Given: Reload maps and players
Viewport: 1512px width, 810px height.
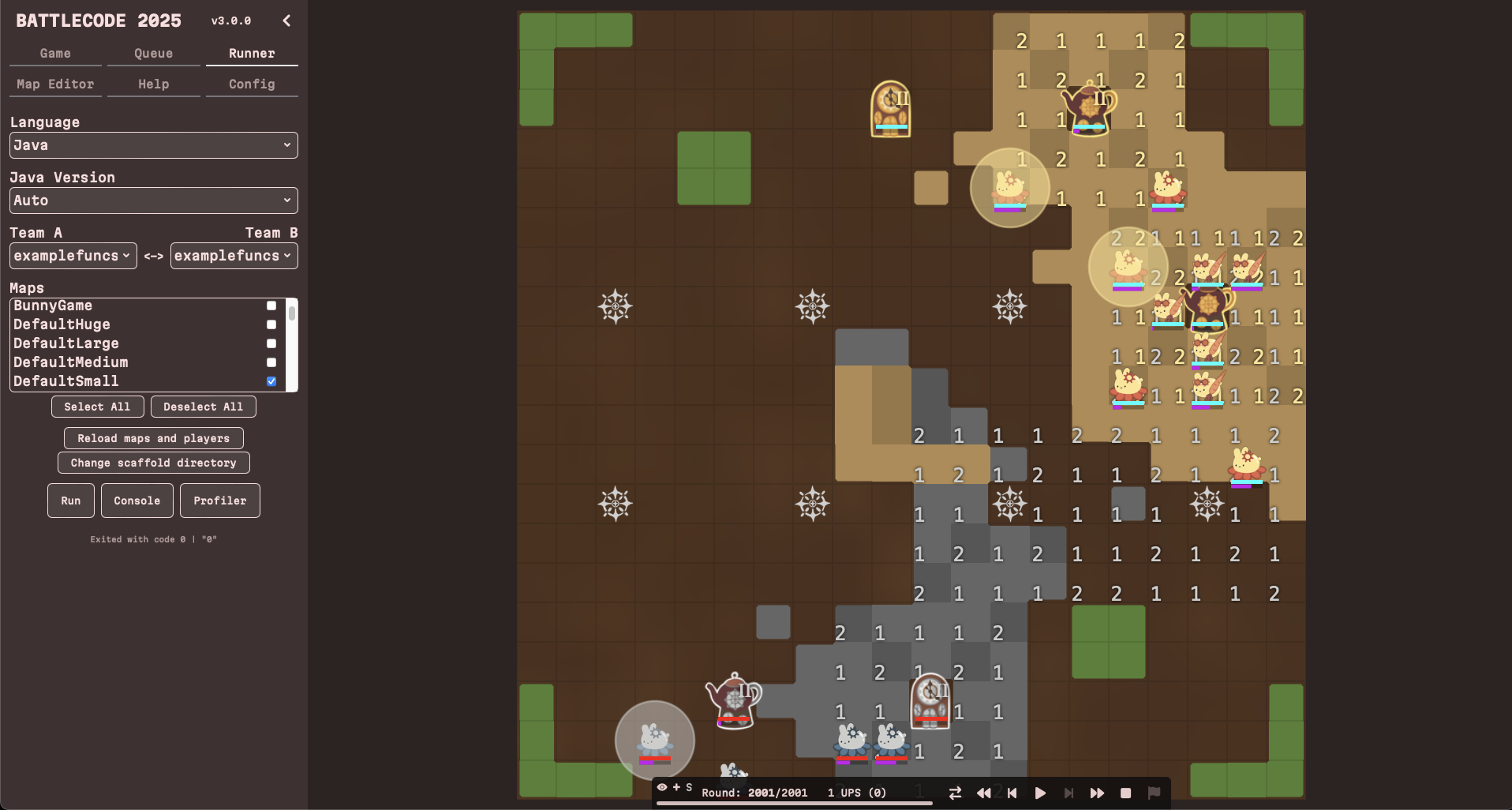Looking at the screenshot, I should pyautogui.click(x=153, y=438).
